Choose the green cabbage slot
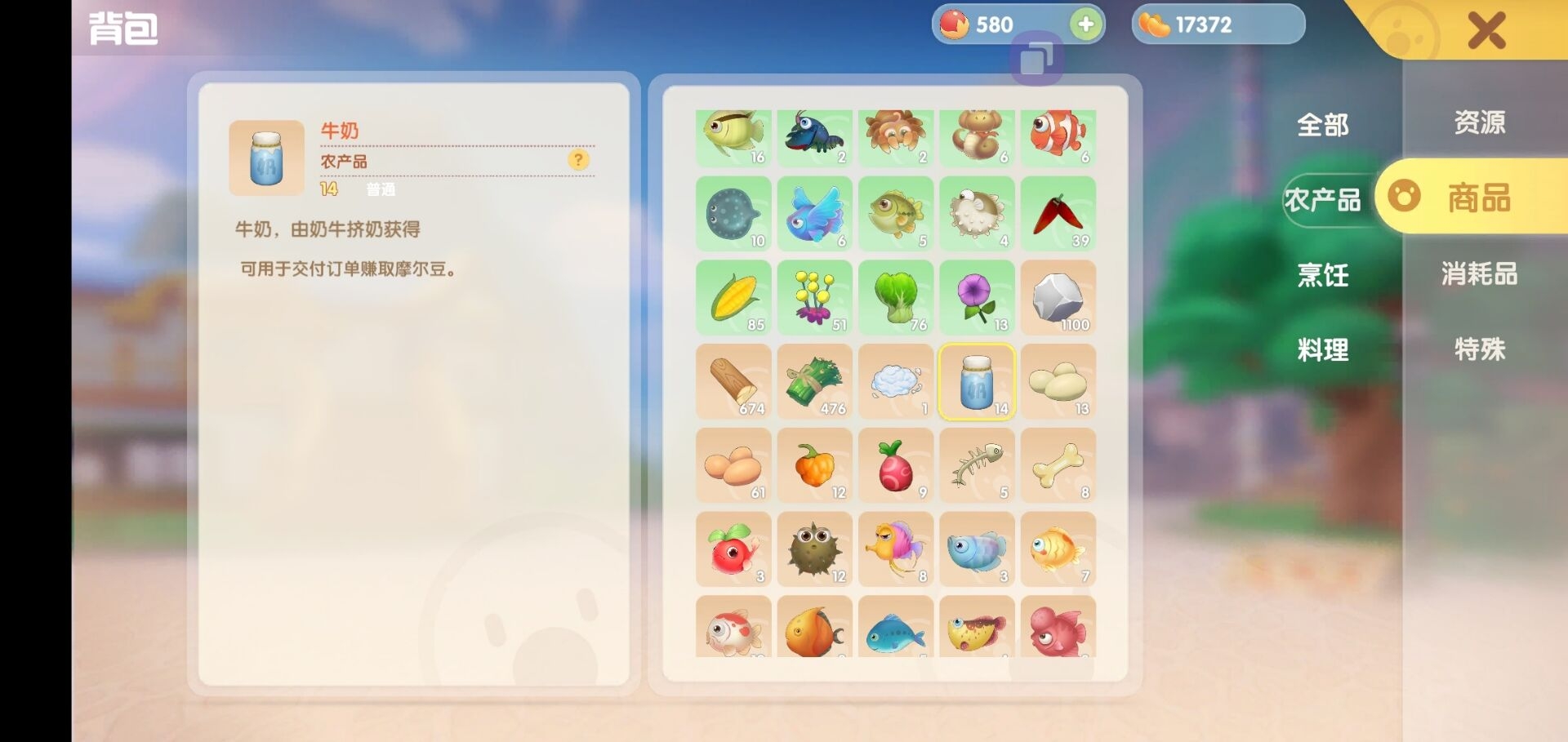Screen dimensions: 1568x742 pos(896,297)
